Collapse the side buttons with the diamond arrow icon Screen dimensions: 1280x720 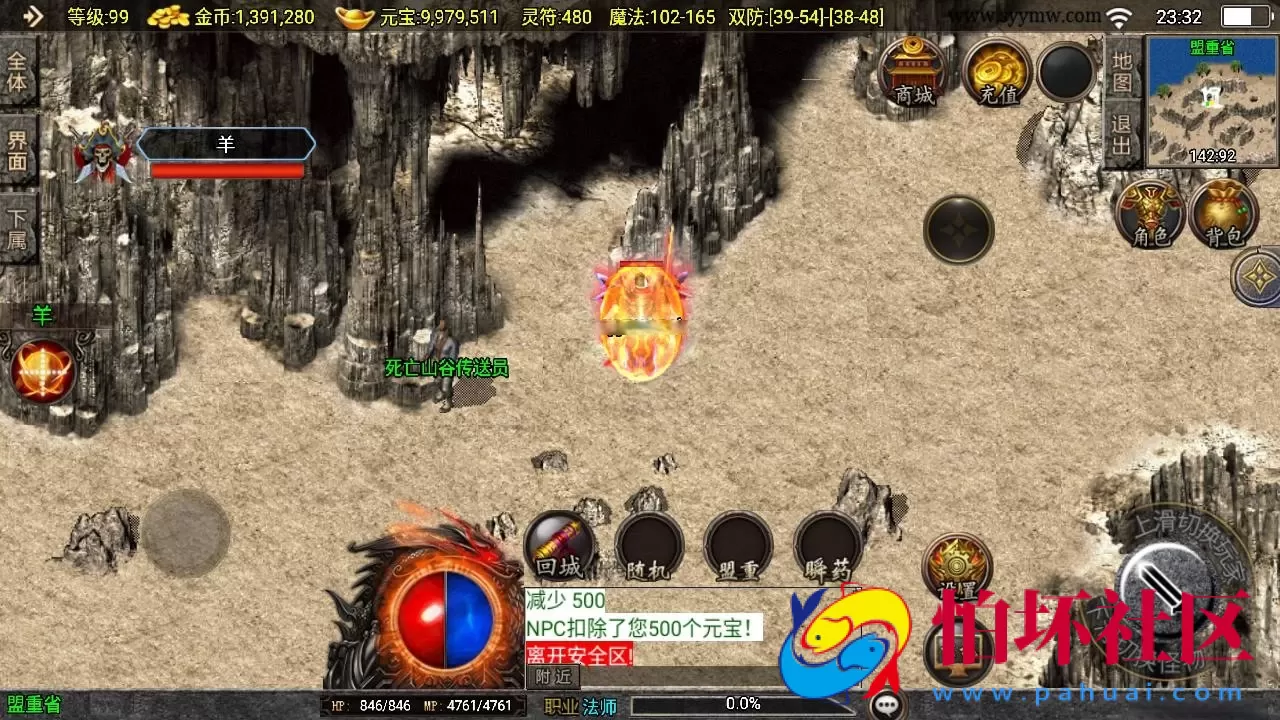(x=1257, y=277)
